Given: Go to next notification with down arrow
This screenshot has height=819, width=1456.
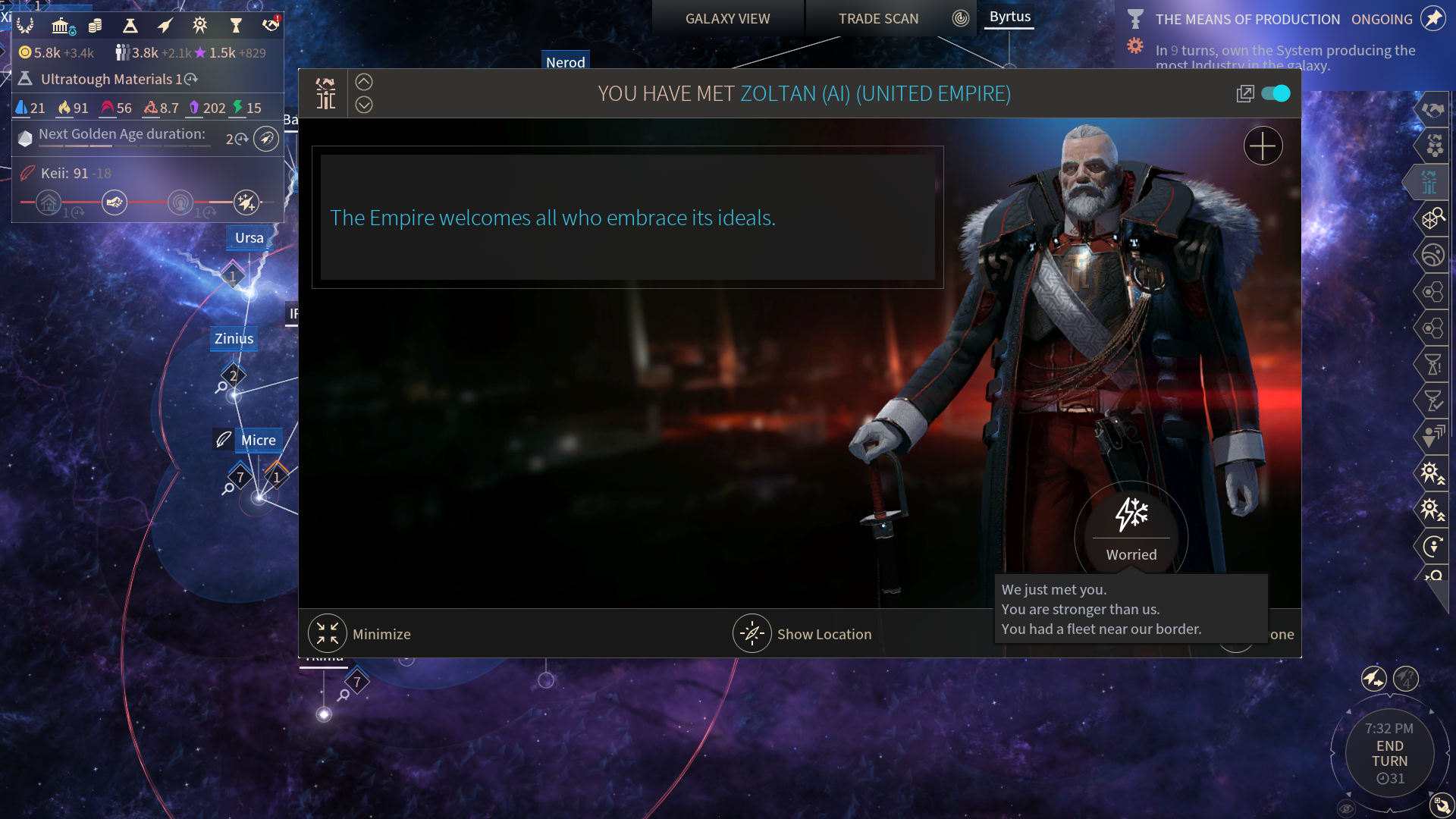Looking at the screenshot, I should [364, 105].
